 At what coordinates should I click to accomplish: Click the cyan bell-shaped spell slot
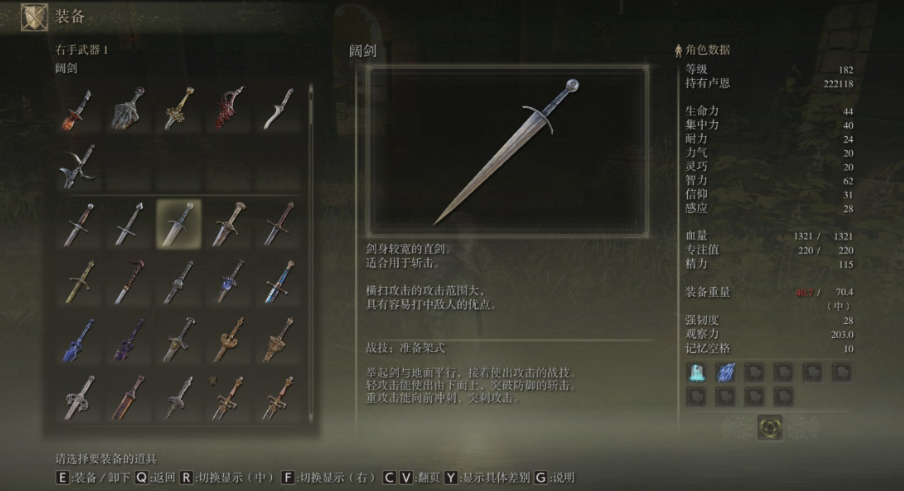pos(697,372)
